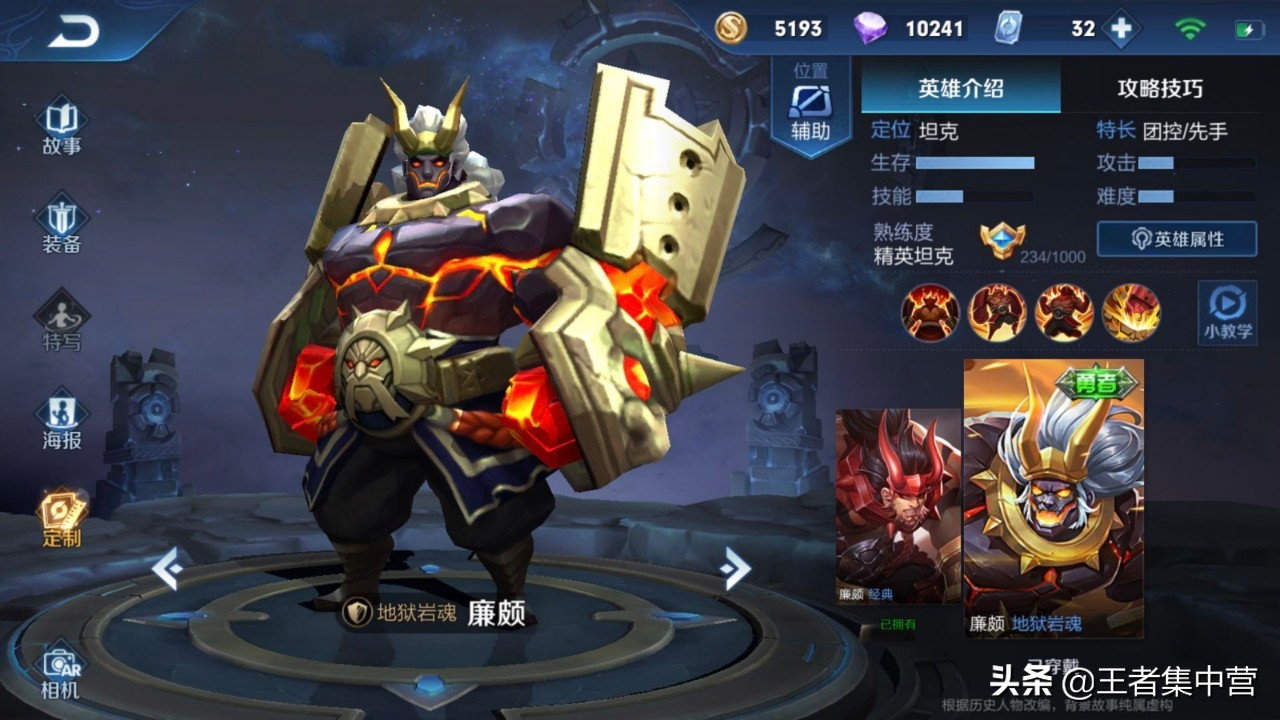The height and width of the screenshot is (720, 1280).
Task: Launch the AR 相机 camera
Action: pos(62,671)
